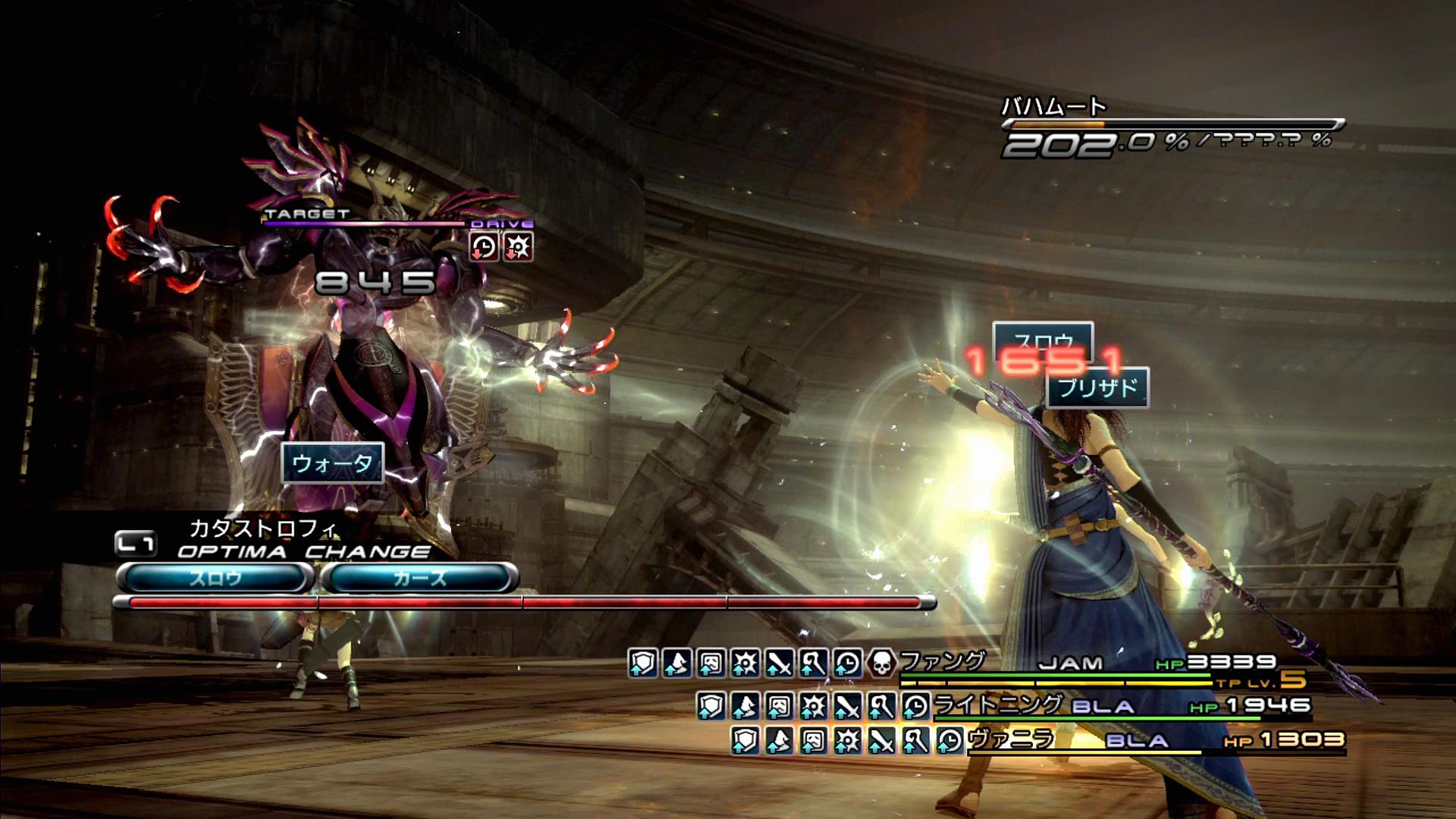Viewport: 1456px width, 819px height.
Task: Select the queued カース command slot
Action: (420, 579)
